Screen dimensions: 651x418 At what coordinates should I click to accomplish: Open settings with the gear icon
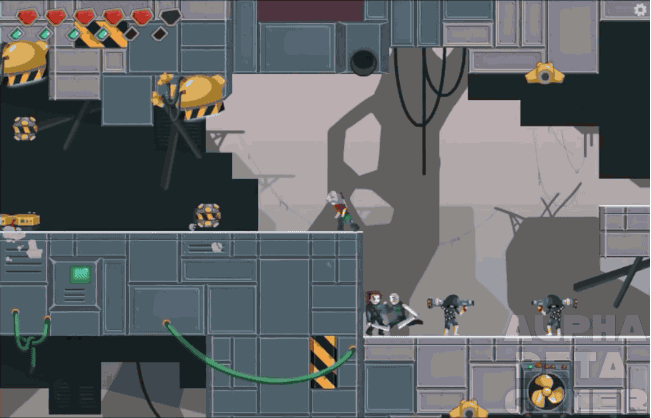click(x=640, y=10)
